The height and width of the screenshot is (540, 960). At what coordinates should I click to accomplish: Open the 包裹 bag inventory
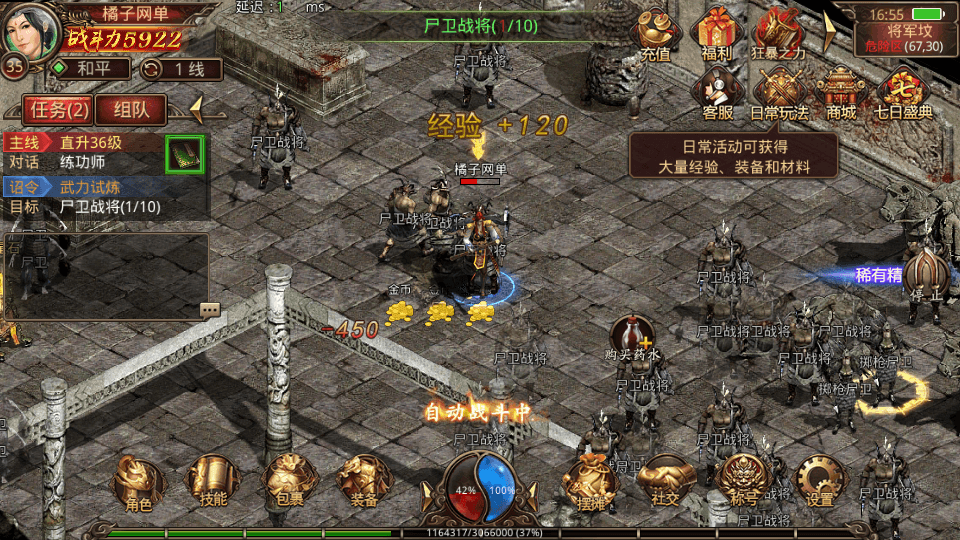tap(284, 482)
